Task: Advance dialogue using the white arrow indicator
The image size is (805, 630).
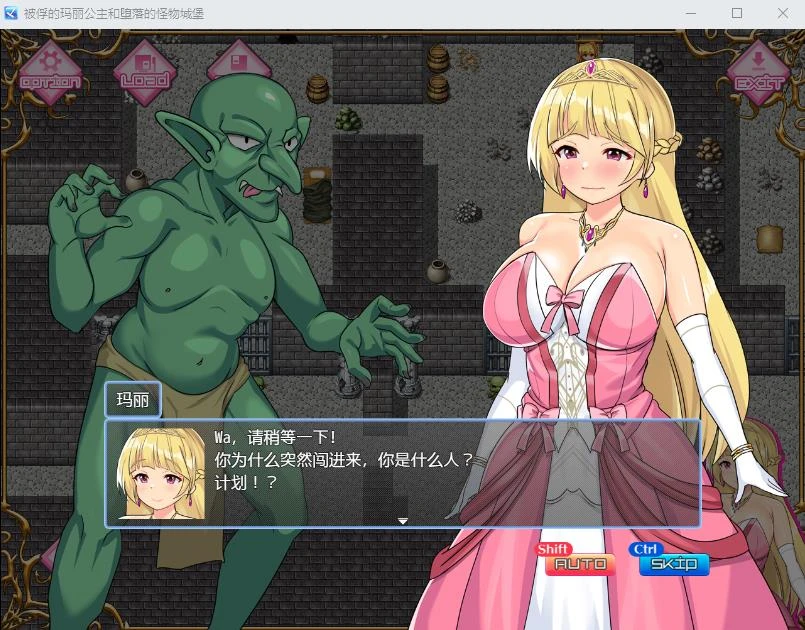Action: pyautogui.click(x=403, y=521)
